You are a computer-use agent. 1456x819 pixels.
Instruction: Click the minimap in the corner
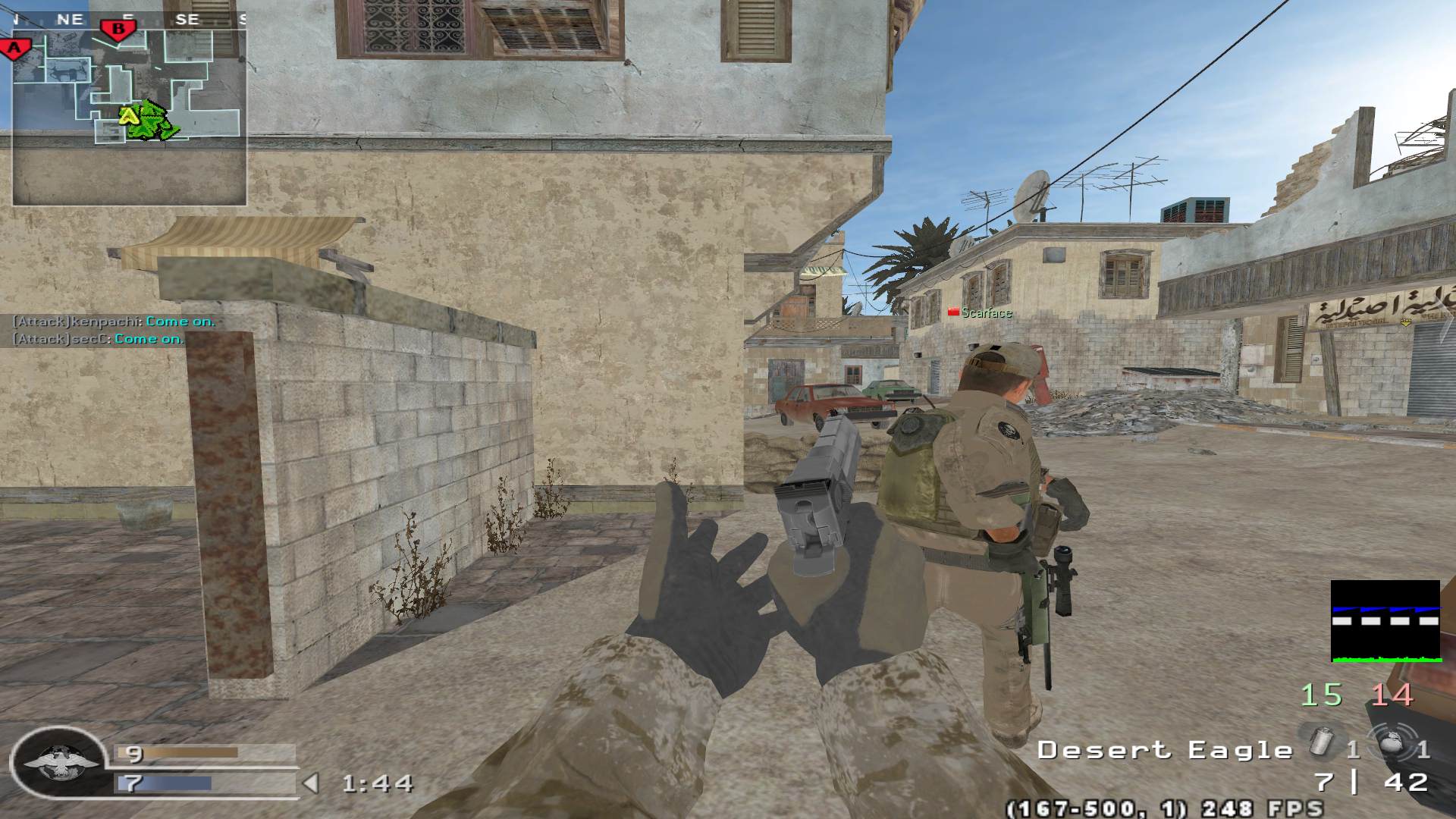click(x=129, y=110)
